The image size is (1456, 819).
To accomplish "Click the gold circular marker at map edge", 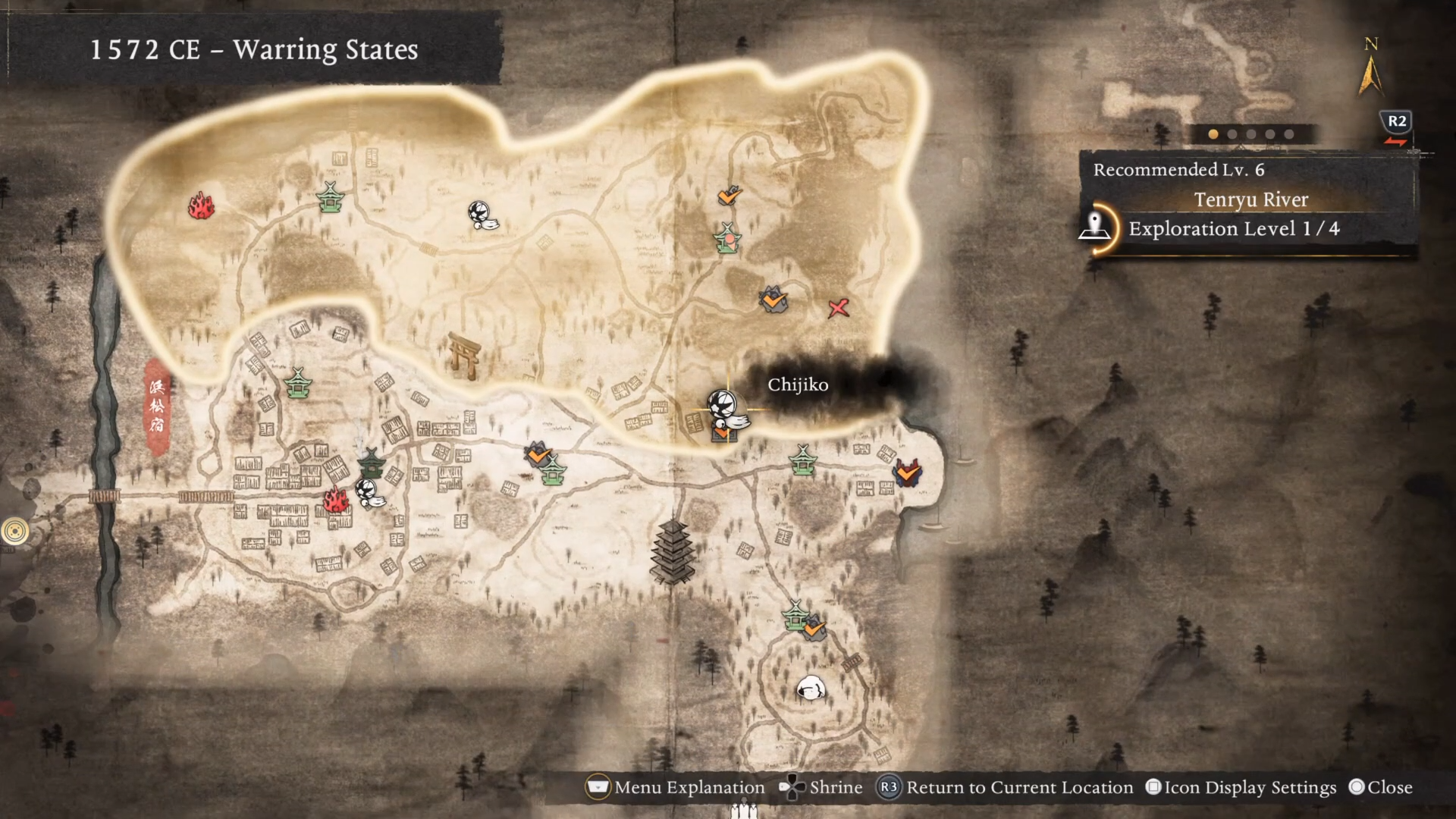I will click(14, 532).
